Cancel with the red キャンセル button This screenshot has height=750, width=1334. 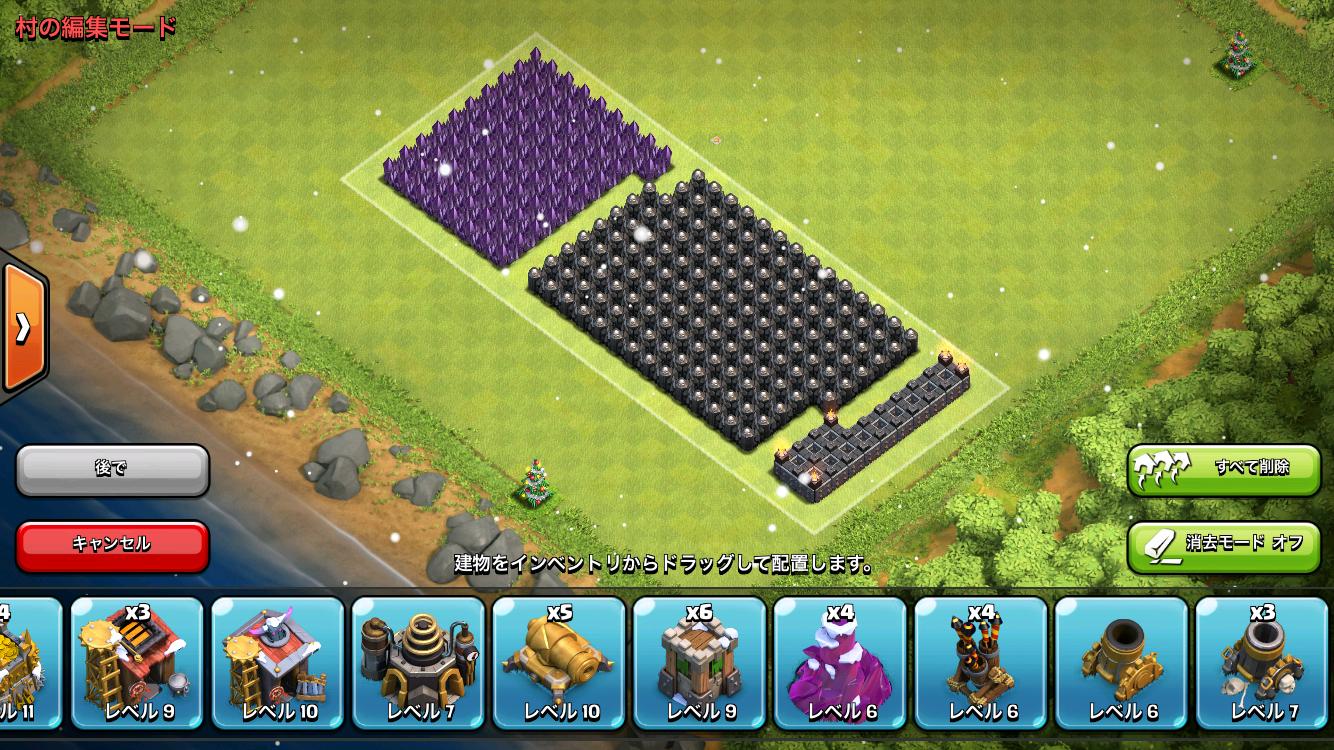[x=112, y=545]
